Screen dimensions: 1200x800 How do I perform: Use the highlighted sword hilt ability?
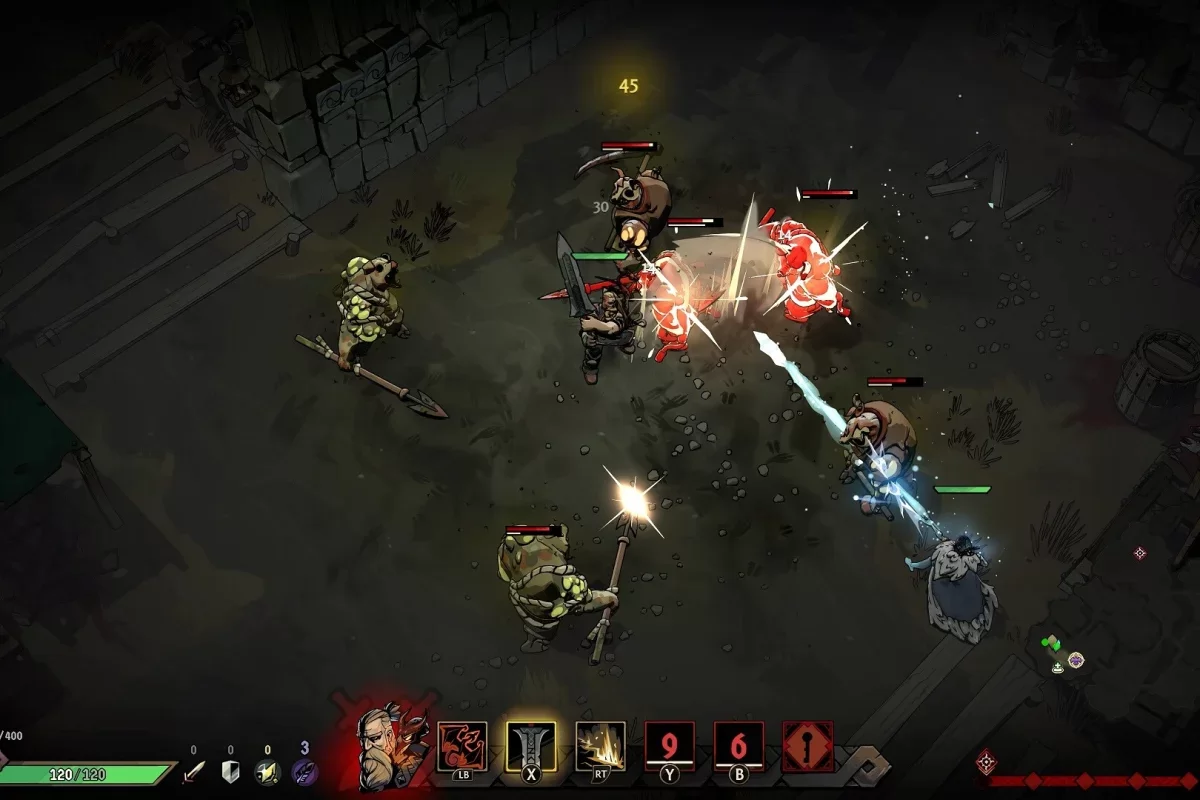pyautogui.click(x=531, y=746)
